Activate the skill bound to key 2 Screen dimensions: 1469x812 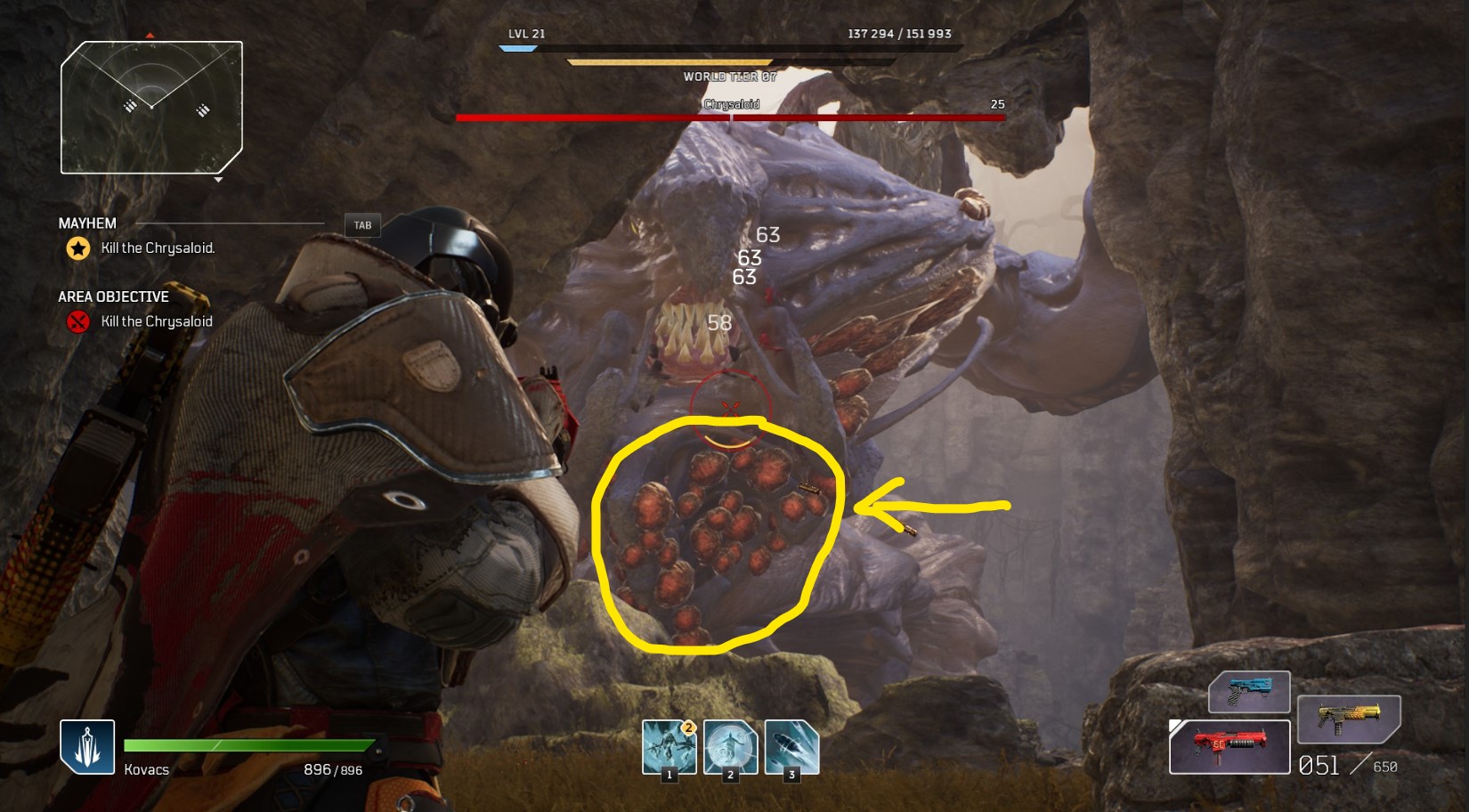pos(730,748)
